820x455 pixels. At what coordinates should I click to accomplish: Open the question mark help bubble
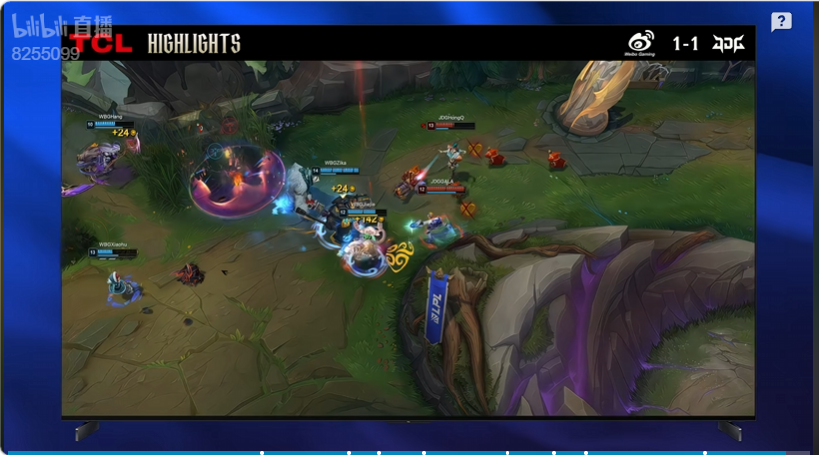pos(781,22)
